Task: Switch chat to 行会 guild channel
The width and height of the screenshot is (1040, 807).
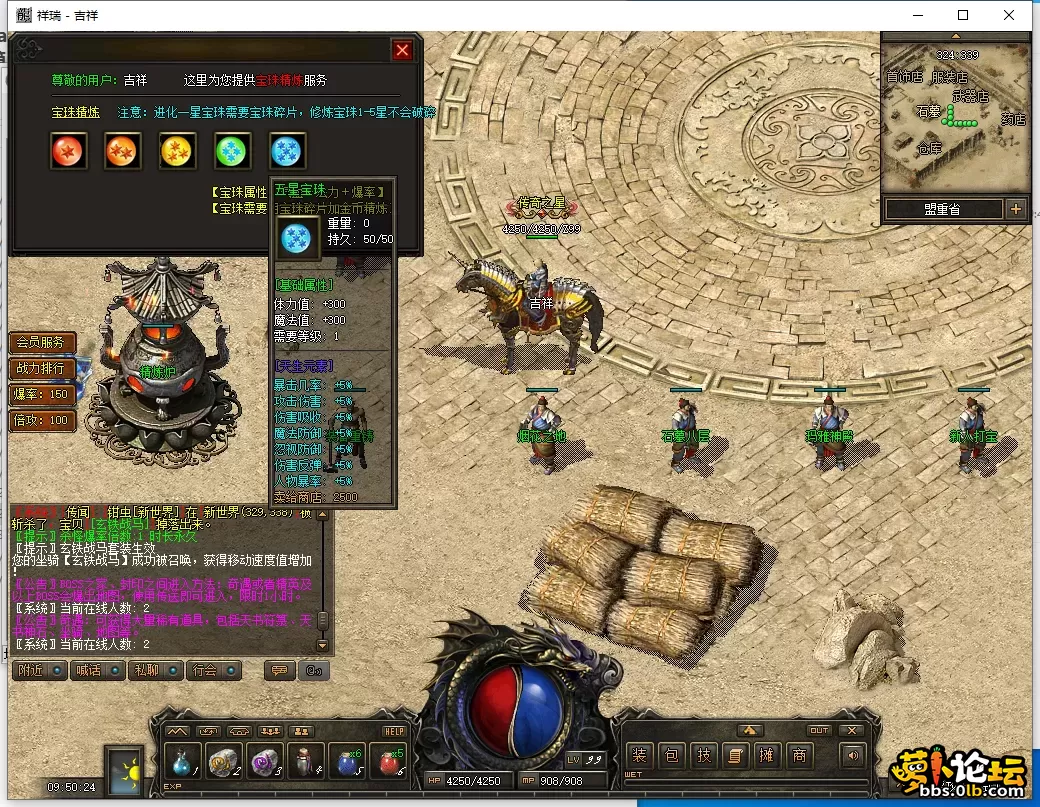Action: [212, 670]
